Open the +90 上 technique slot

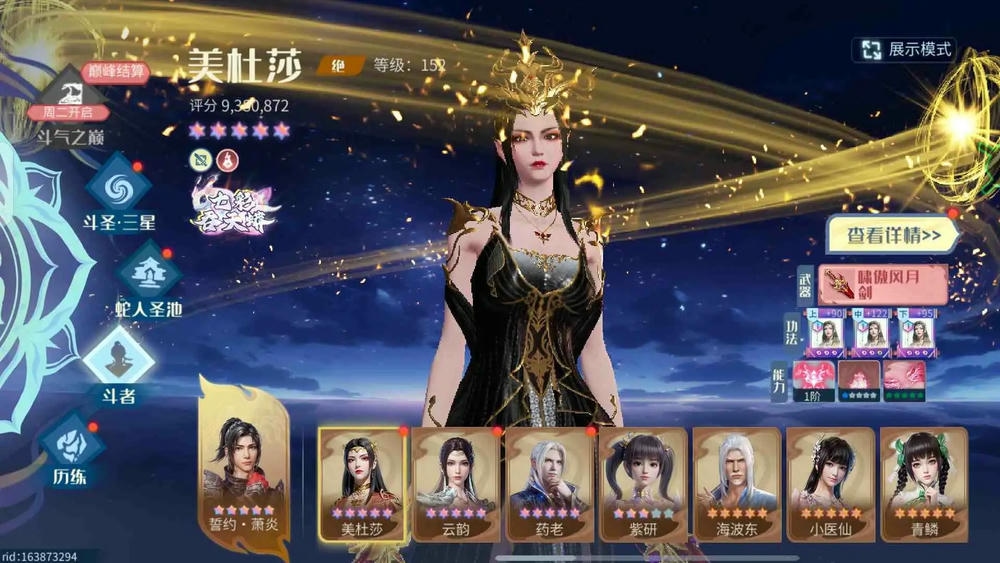(x=826, y=334)
